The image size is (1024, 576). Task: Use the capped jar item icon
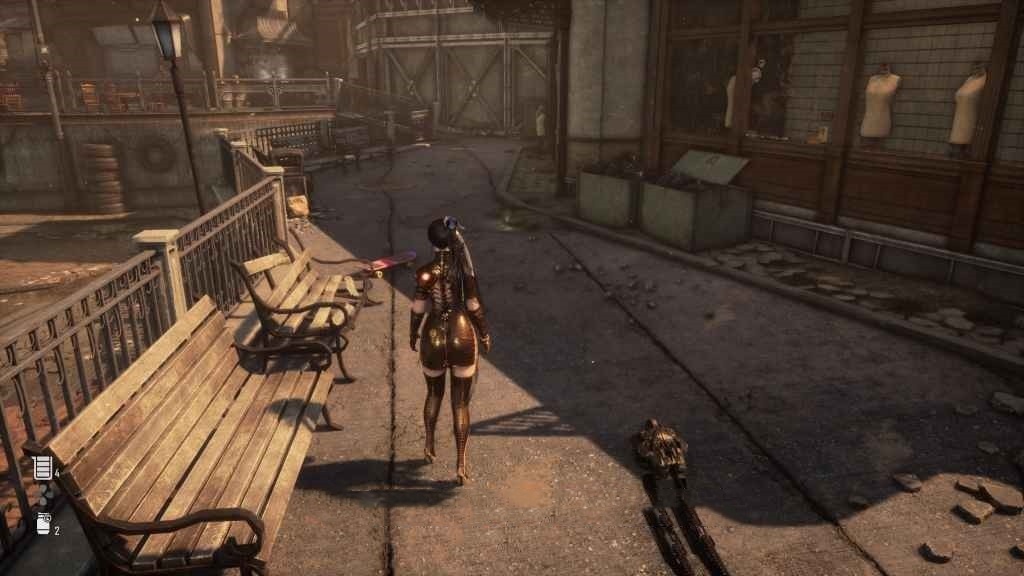(x=43, y=523)
